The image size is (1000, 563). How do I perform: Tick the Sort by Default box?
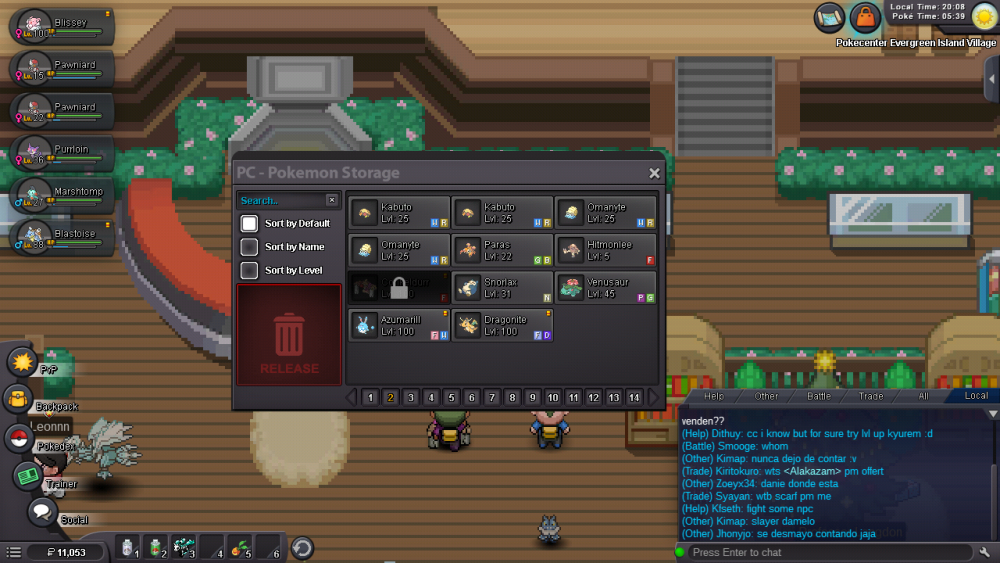[249, 223]
